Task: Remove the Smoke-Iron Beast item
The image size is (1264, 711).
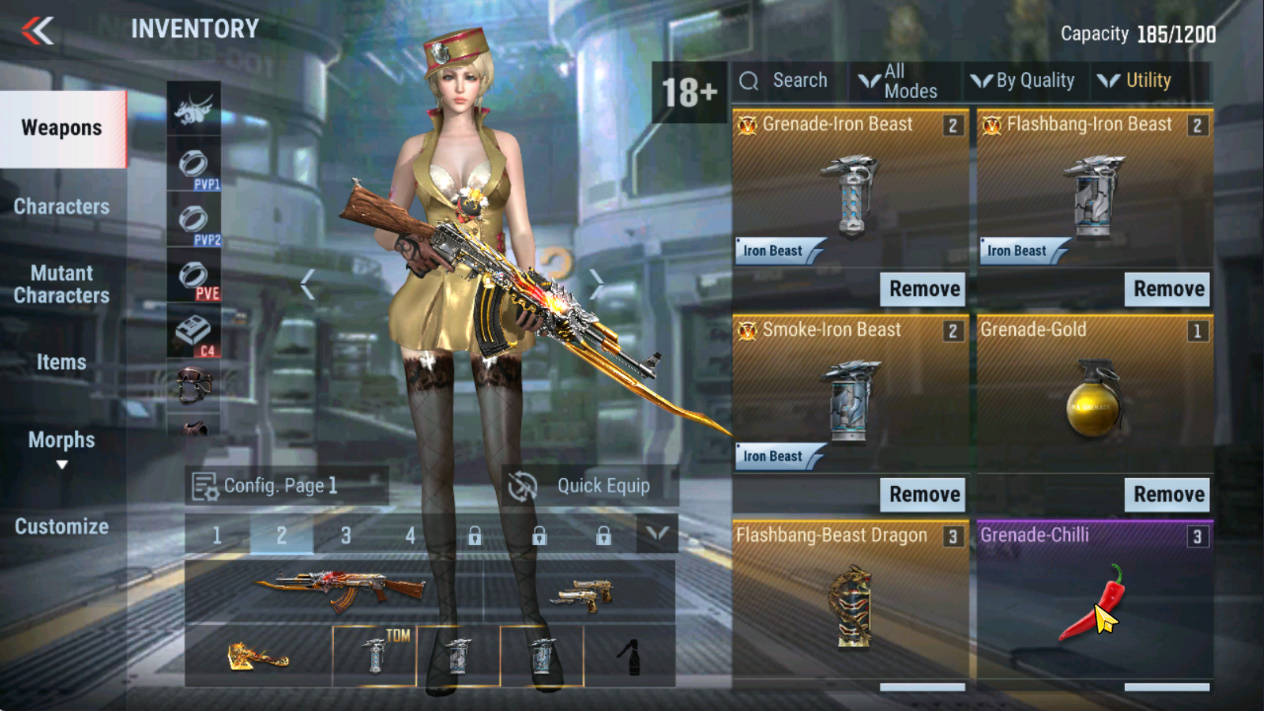Action: click(x=924, y=494)
